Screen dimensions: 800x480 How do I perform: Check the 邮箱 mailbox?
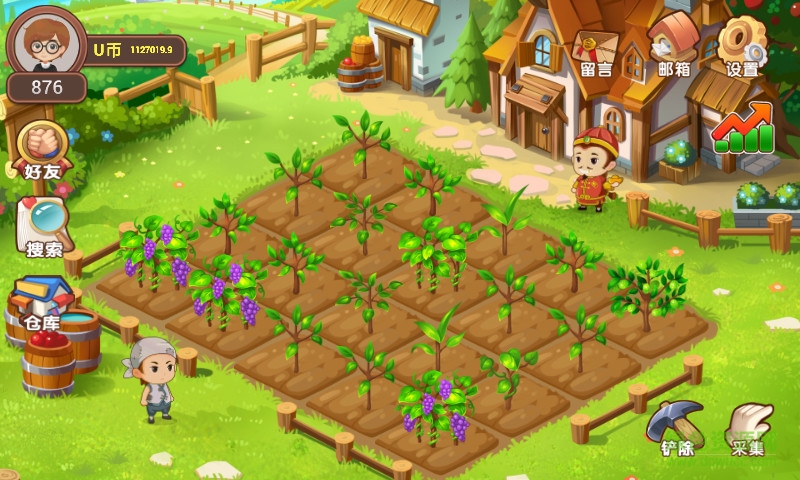coord(672,50)
